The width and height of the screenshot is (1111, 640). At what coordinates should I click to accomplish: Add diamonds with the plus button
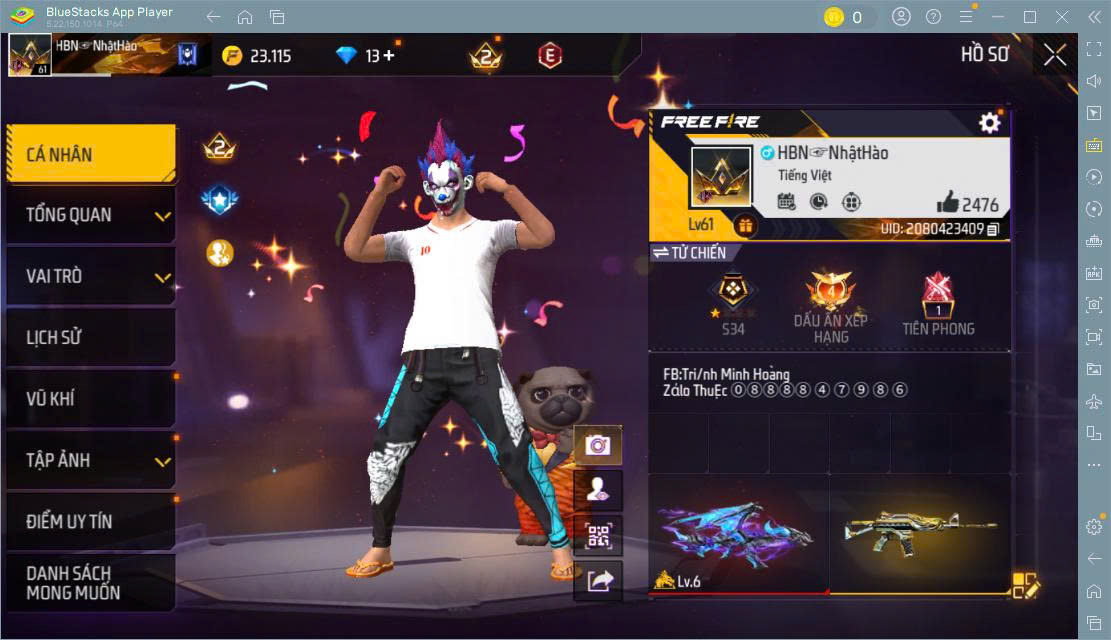389,56
